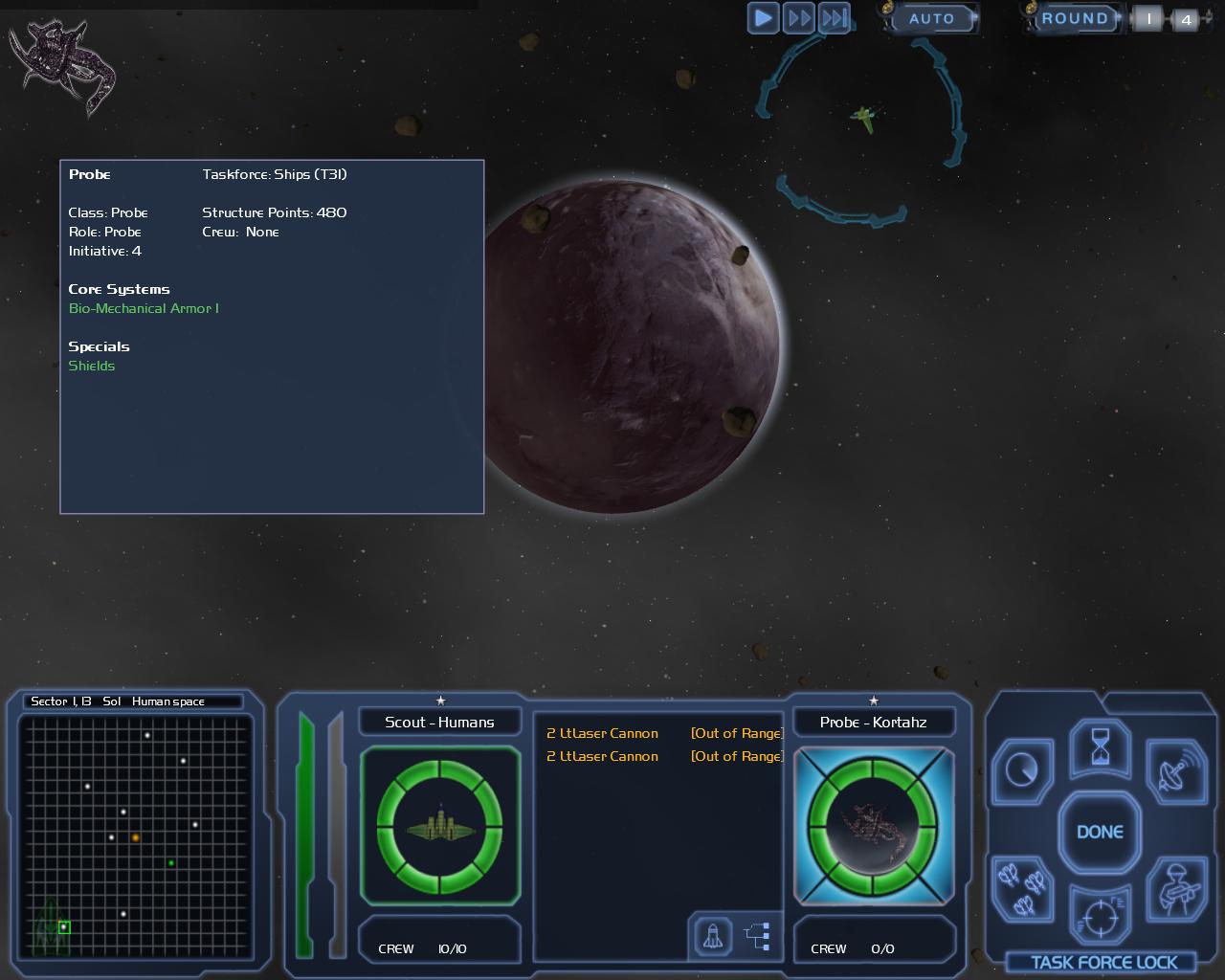
Task: Click the tree hierarchy icon
Action: (757, 936)
